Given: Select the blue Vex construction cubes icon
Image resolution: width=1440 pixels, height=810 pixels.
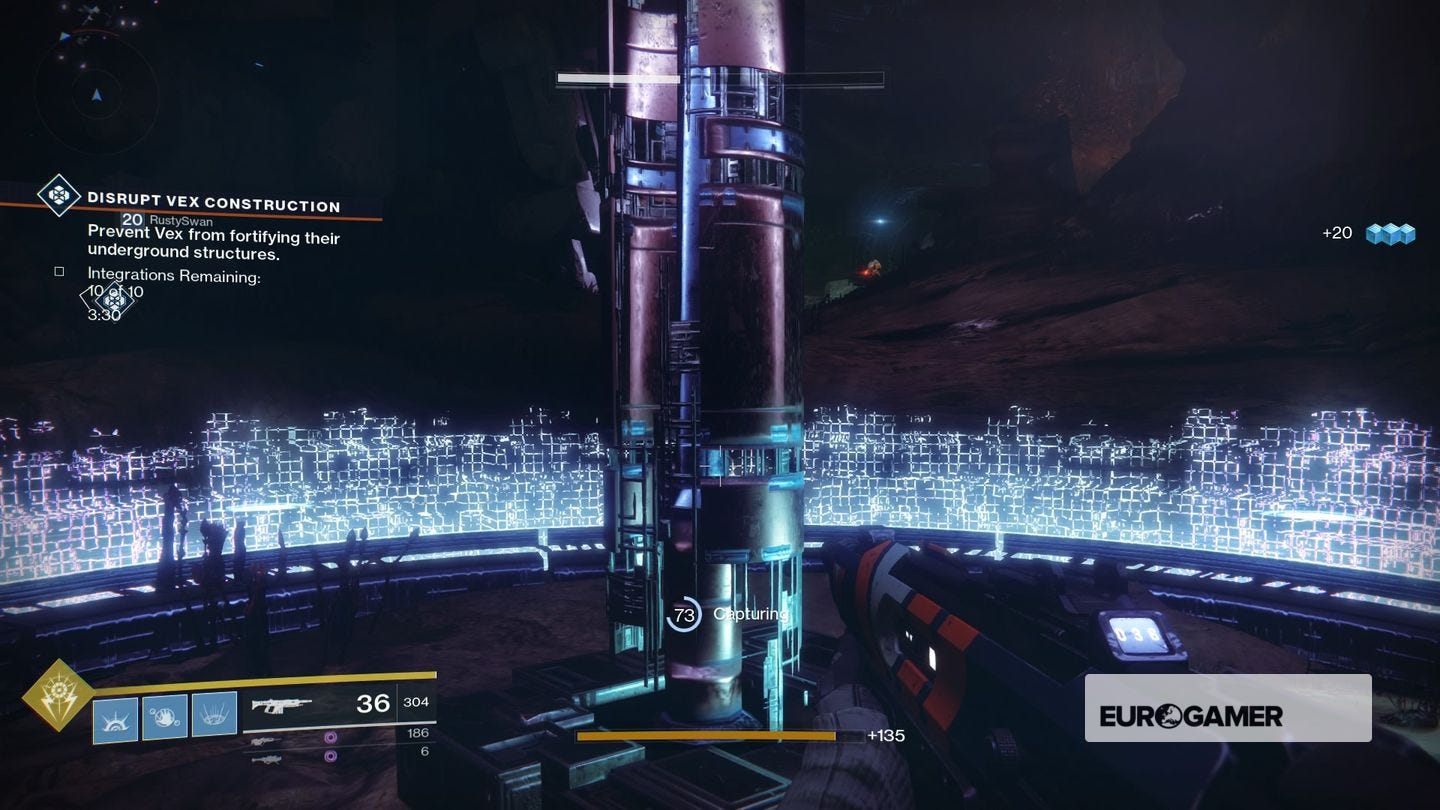Looking at the screenshot, I should (1390, 233).
